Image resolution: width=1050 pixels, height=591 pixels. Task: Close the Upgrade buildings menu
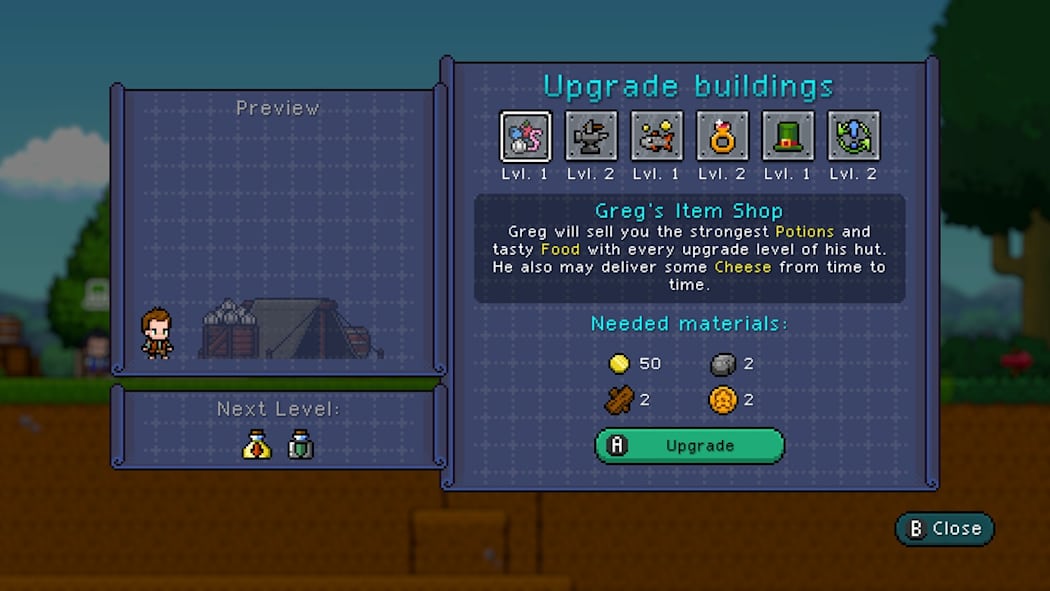click(x=944, y=529)
